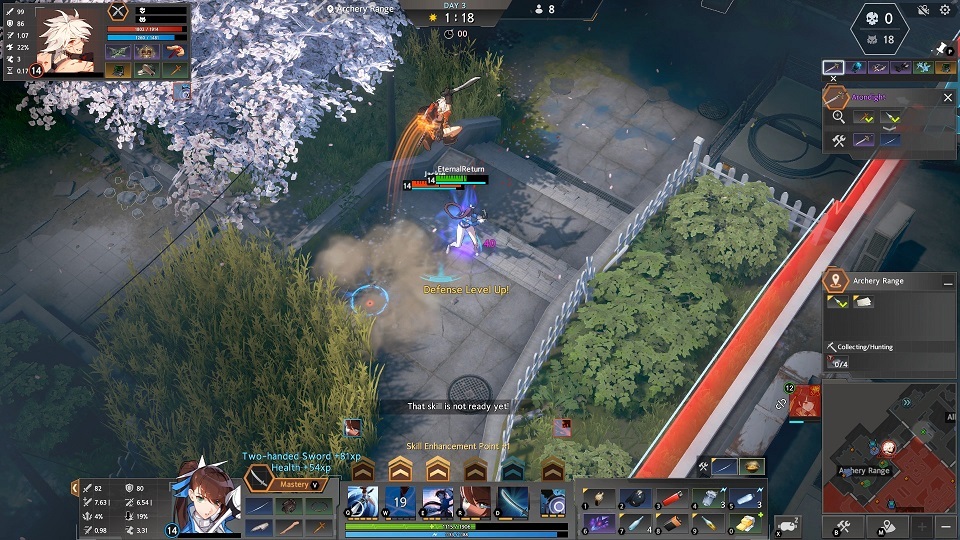This screenshot has height=540, width=960.
Task: Use the red lighter item in inventory
Action: (674, 498)
